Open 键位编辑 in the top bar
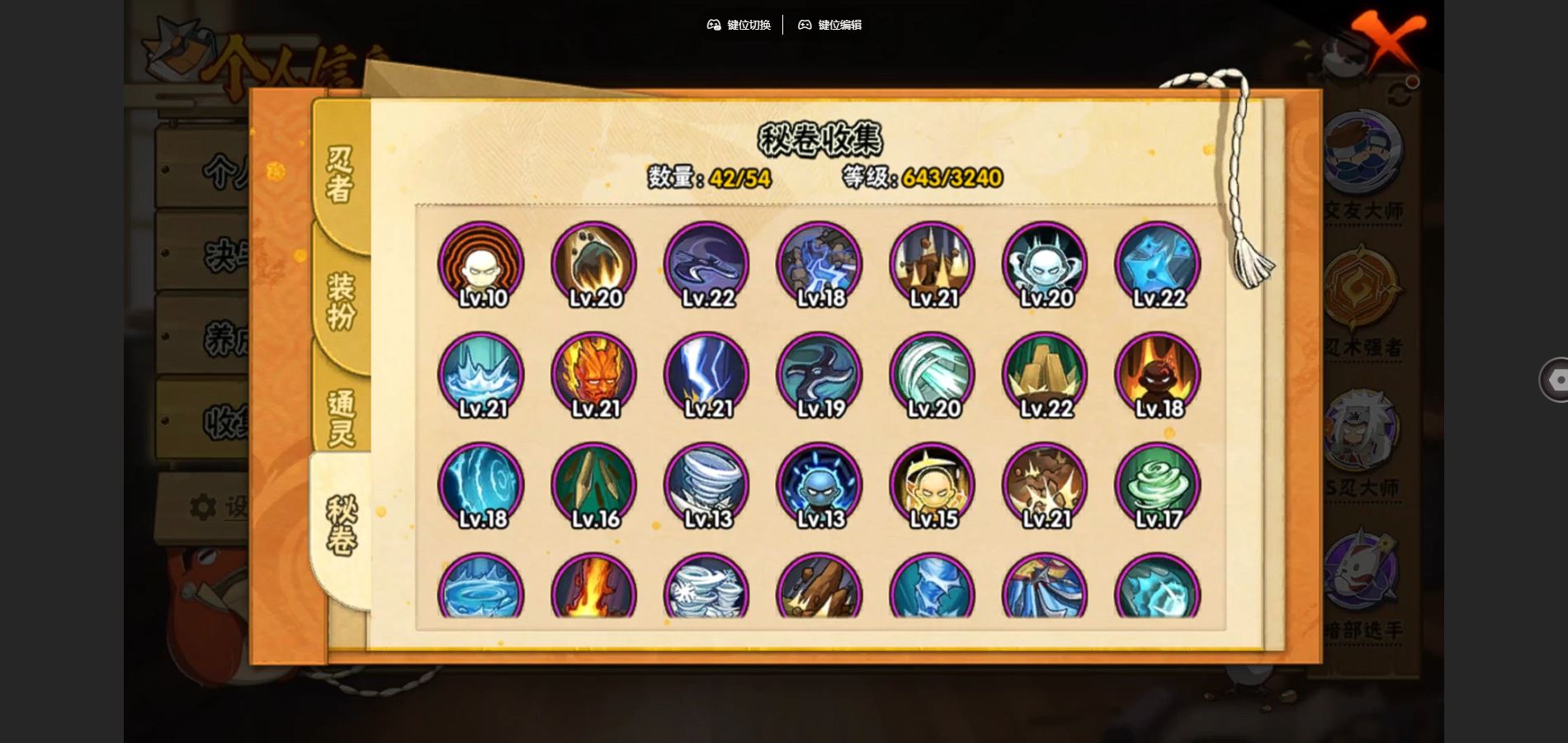This screenshot has width=1568, height=743. pyautogui.click(x=829, y=25)
